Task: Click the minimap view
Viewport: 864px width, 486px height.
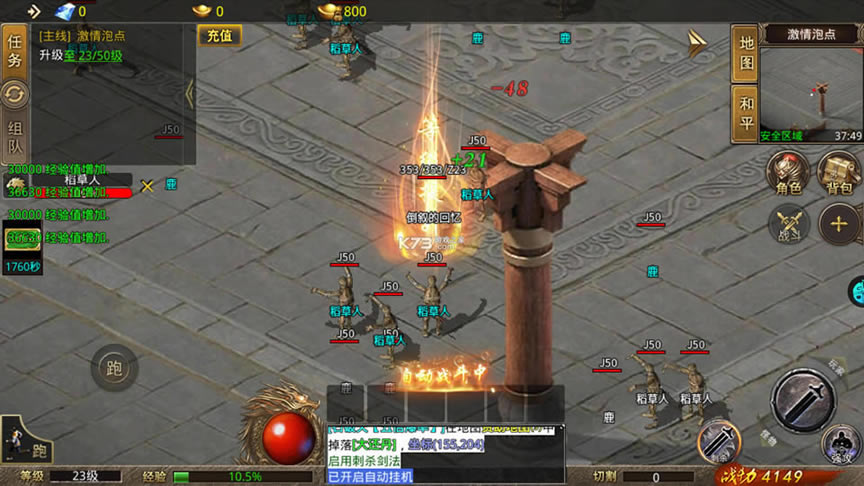Action: pyautogui.click(x=810, y=88)
